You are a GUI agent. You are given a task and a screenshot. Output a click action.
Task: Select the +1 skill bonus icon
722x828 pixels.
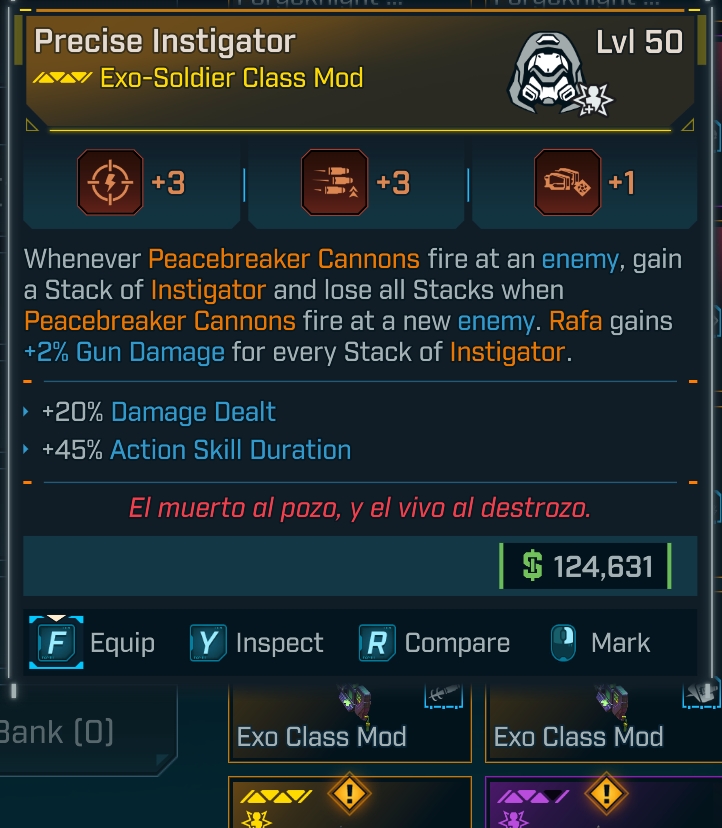[567, 183]
